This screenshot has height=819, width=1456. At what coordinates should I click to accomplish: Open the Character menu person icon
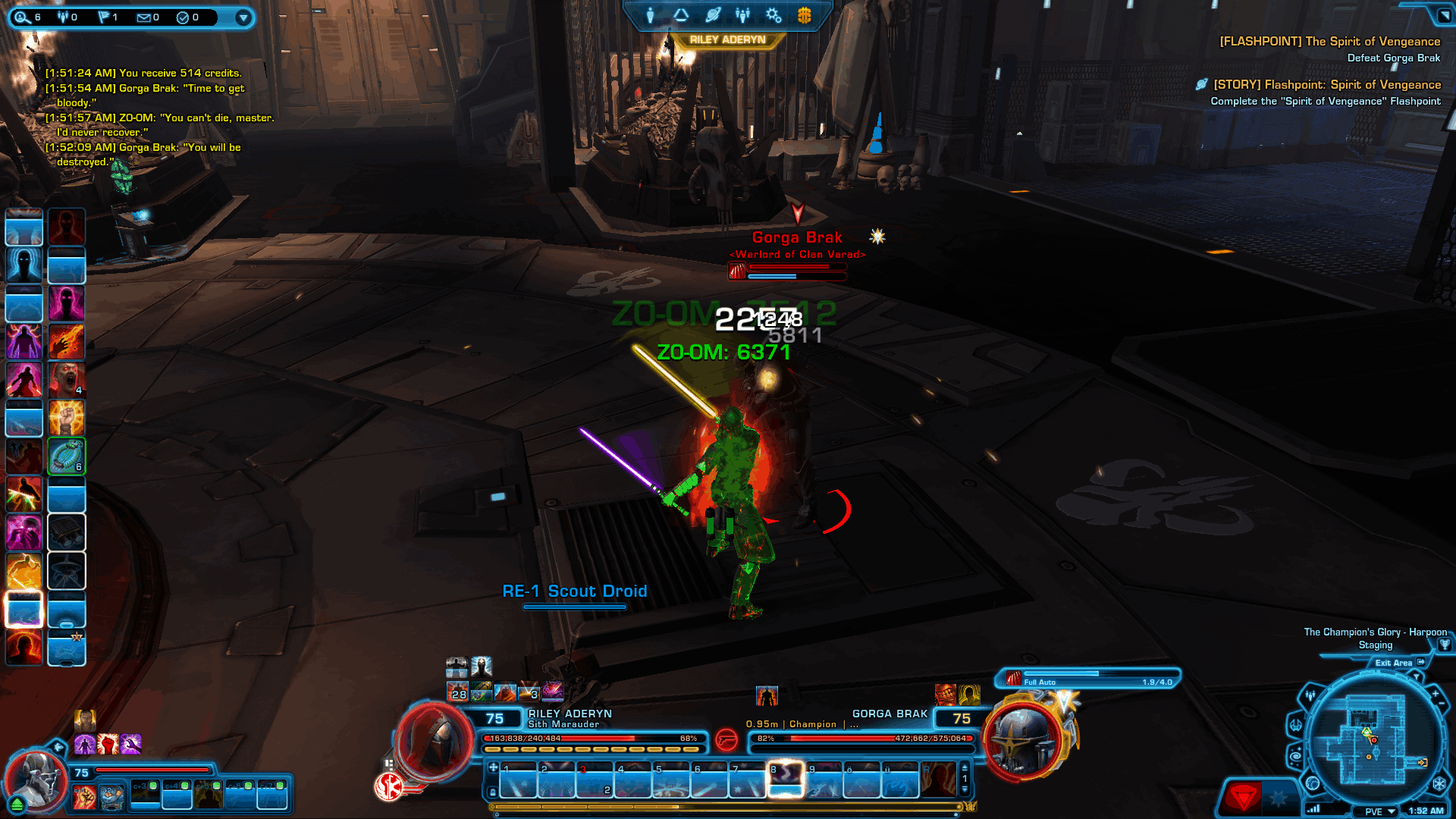[650, 14]
